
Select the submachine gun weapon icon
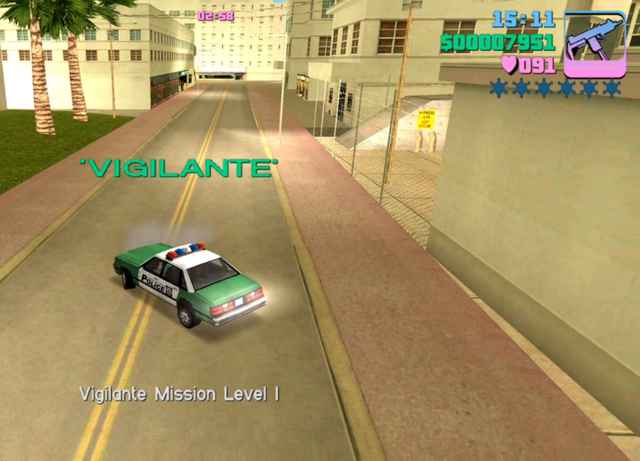[x=594, y=44]
